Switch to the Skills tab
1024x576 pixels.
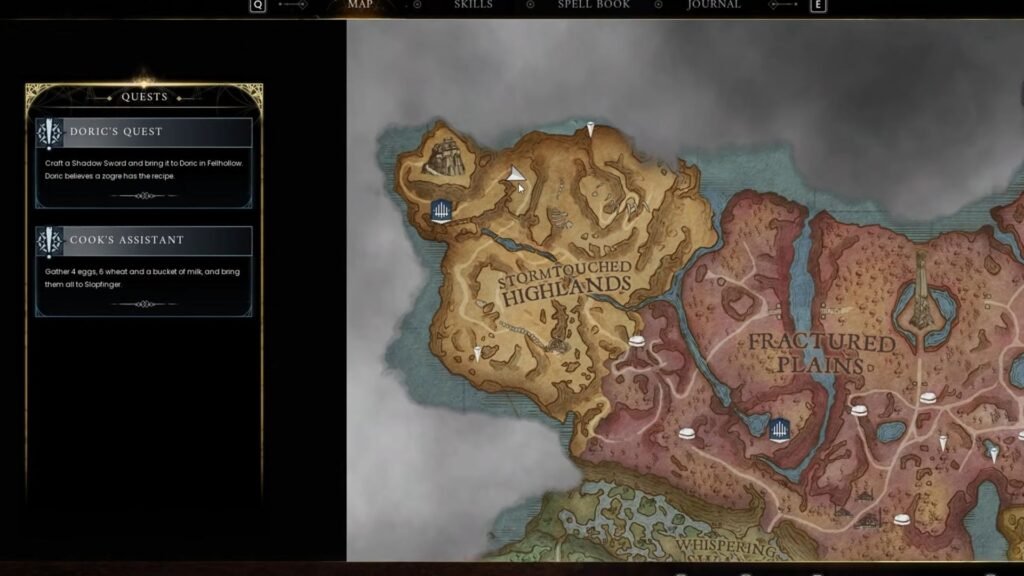click(473, 5)
